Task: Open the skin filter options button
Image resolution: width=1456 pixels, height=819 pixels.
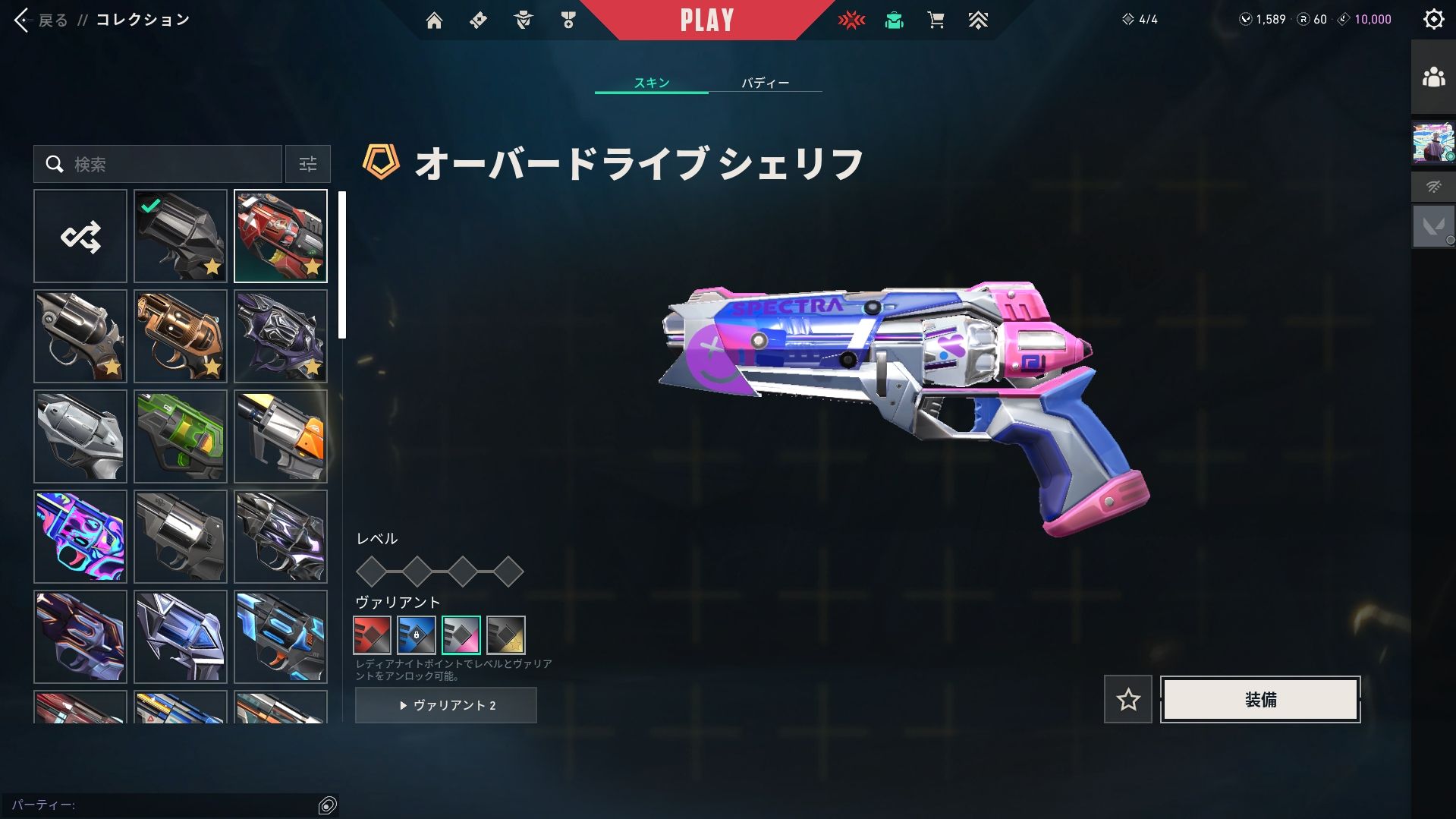Action: (308, 164)
